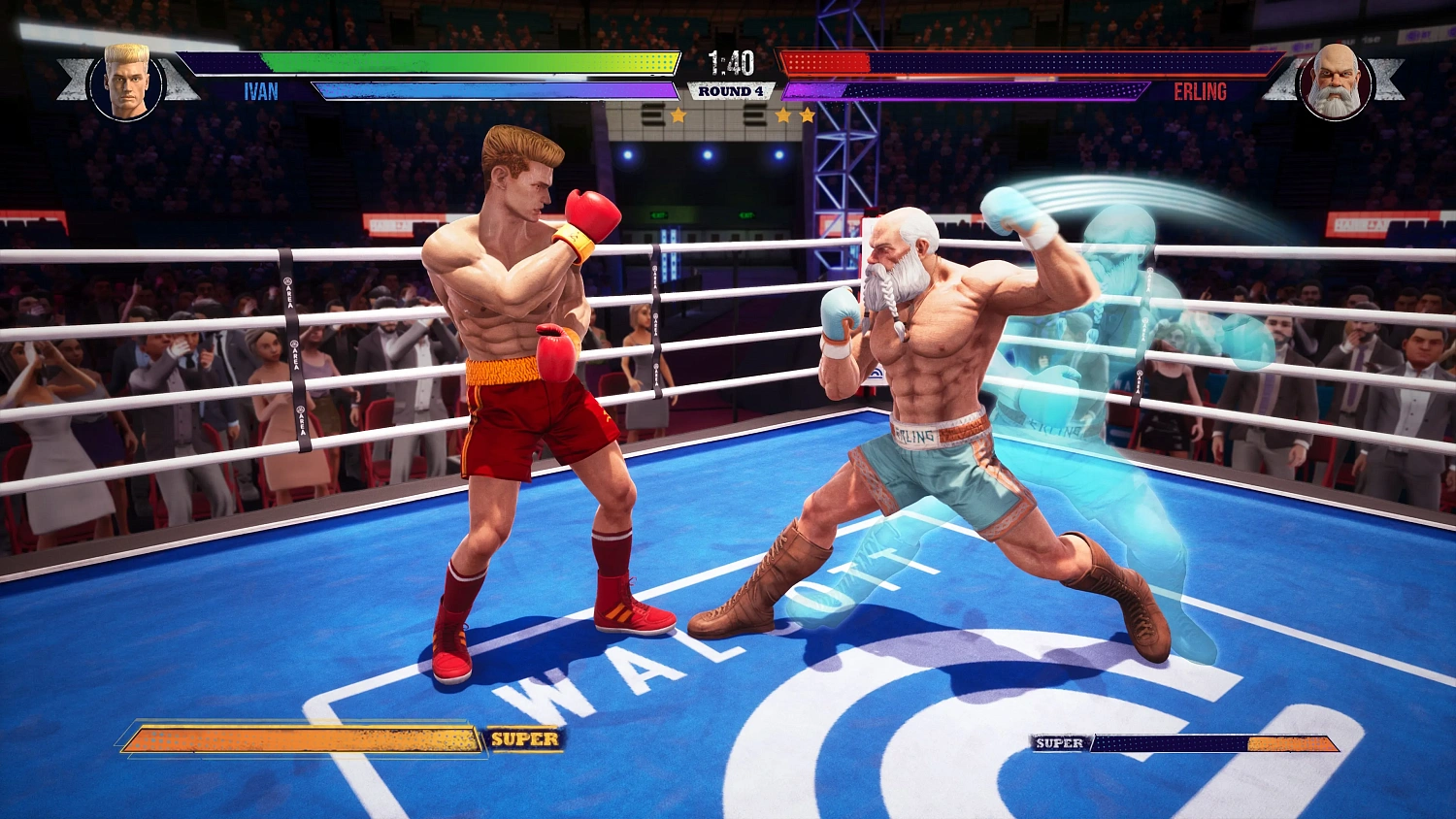Toggle Ivan's purple stamina bar
1456x819 pixels.
[x=485, y=90]
